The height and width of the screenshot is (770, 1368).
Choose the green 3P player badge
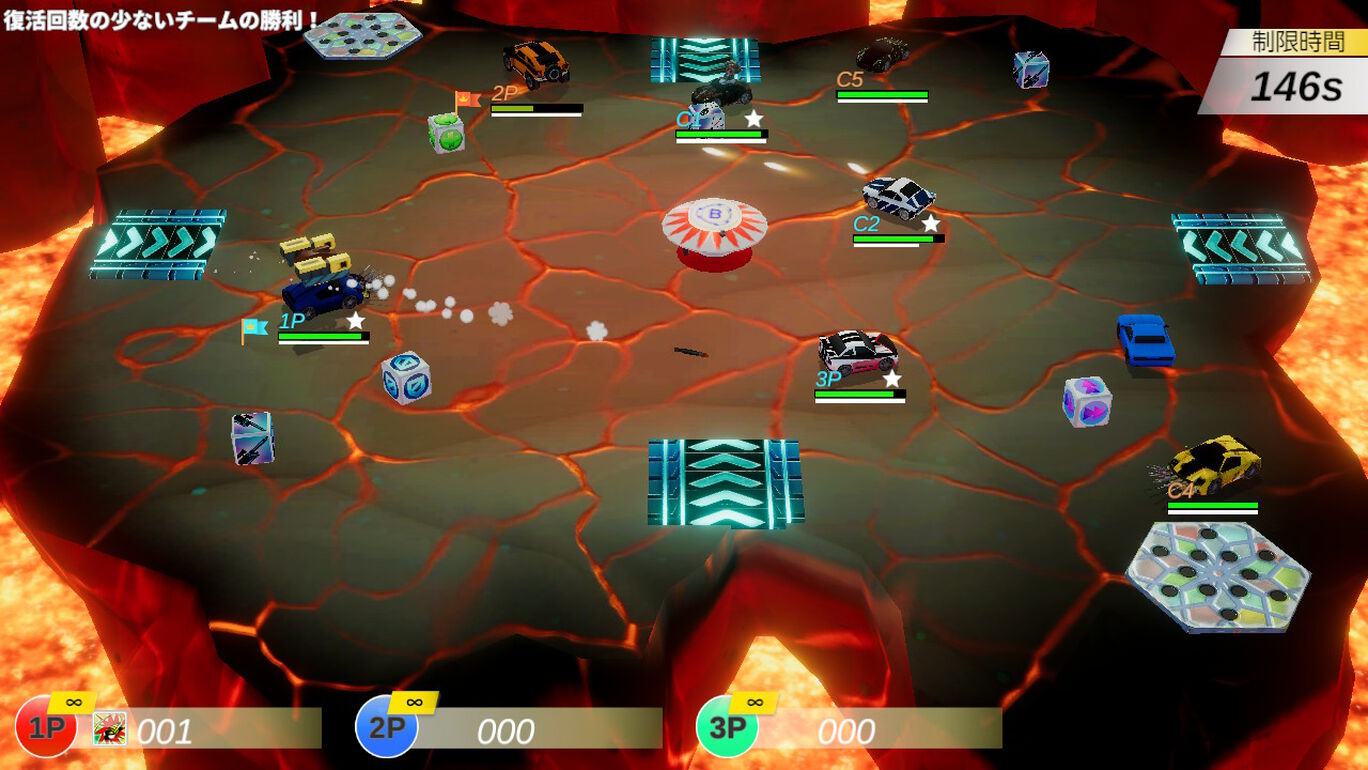point(726,727)
